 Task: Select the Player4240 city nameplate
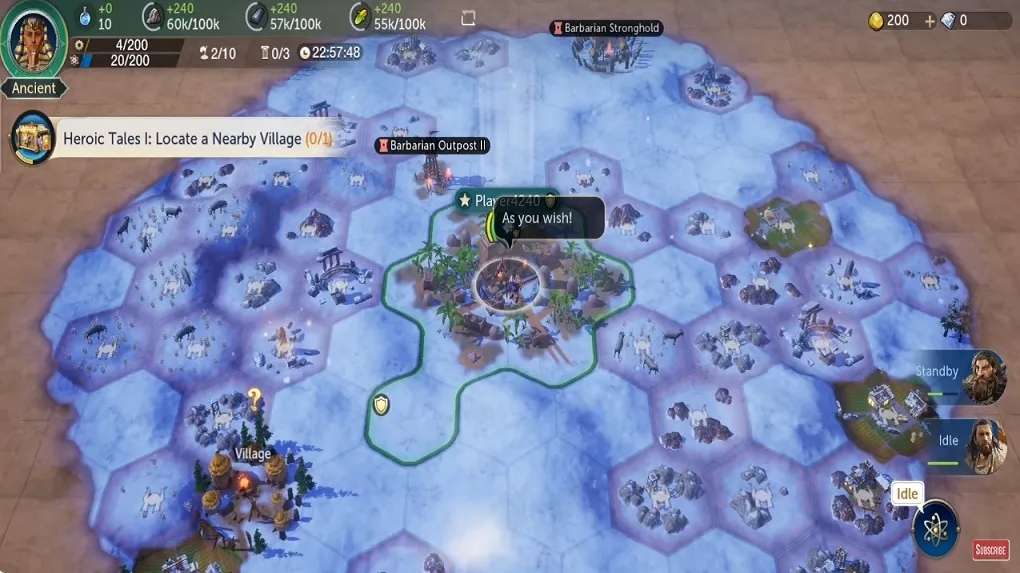pyautogui.click(x=505, y=201)
